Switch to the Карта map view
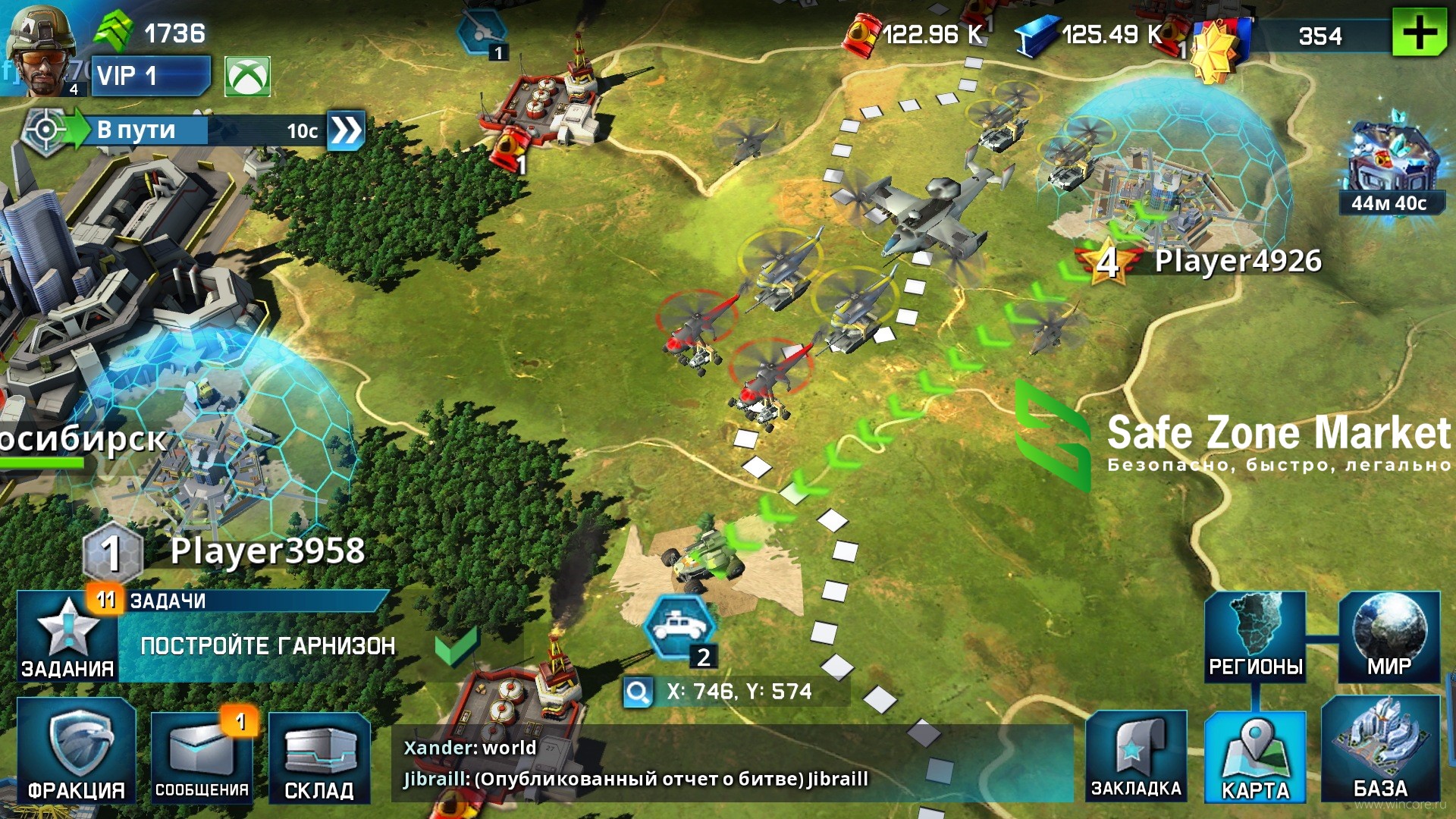The image size is (1456, 819). tap(1255, 756)
